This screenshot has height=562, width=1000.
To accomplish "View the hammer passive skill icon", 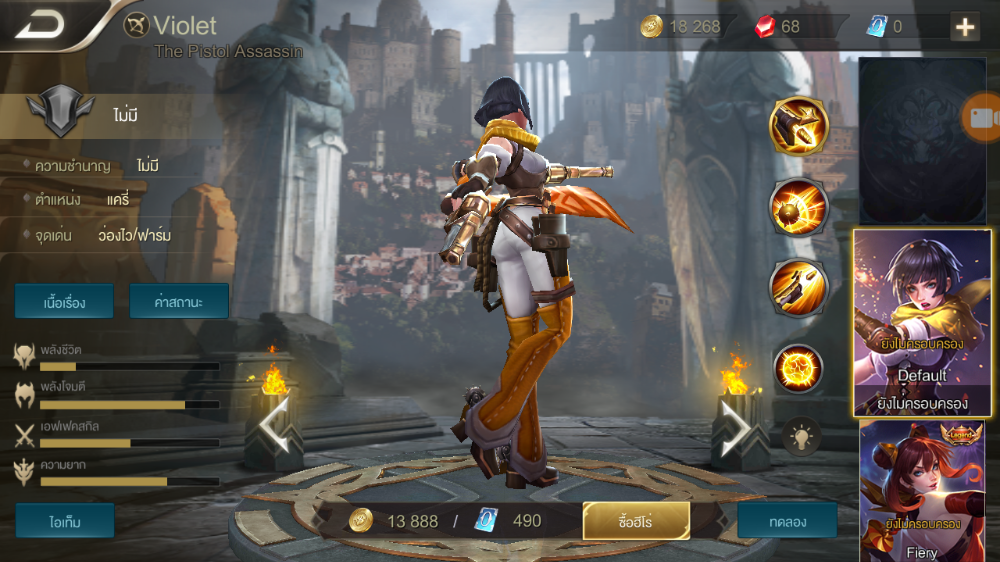I will click(798, 126).
